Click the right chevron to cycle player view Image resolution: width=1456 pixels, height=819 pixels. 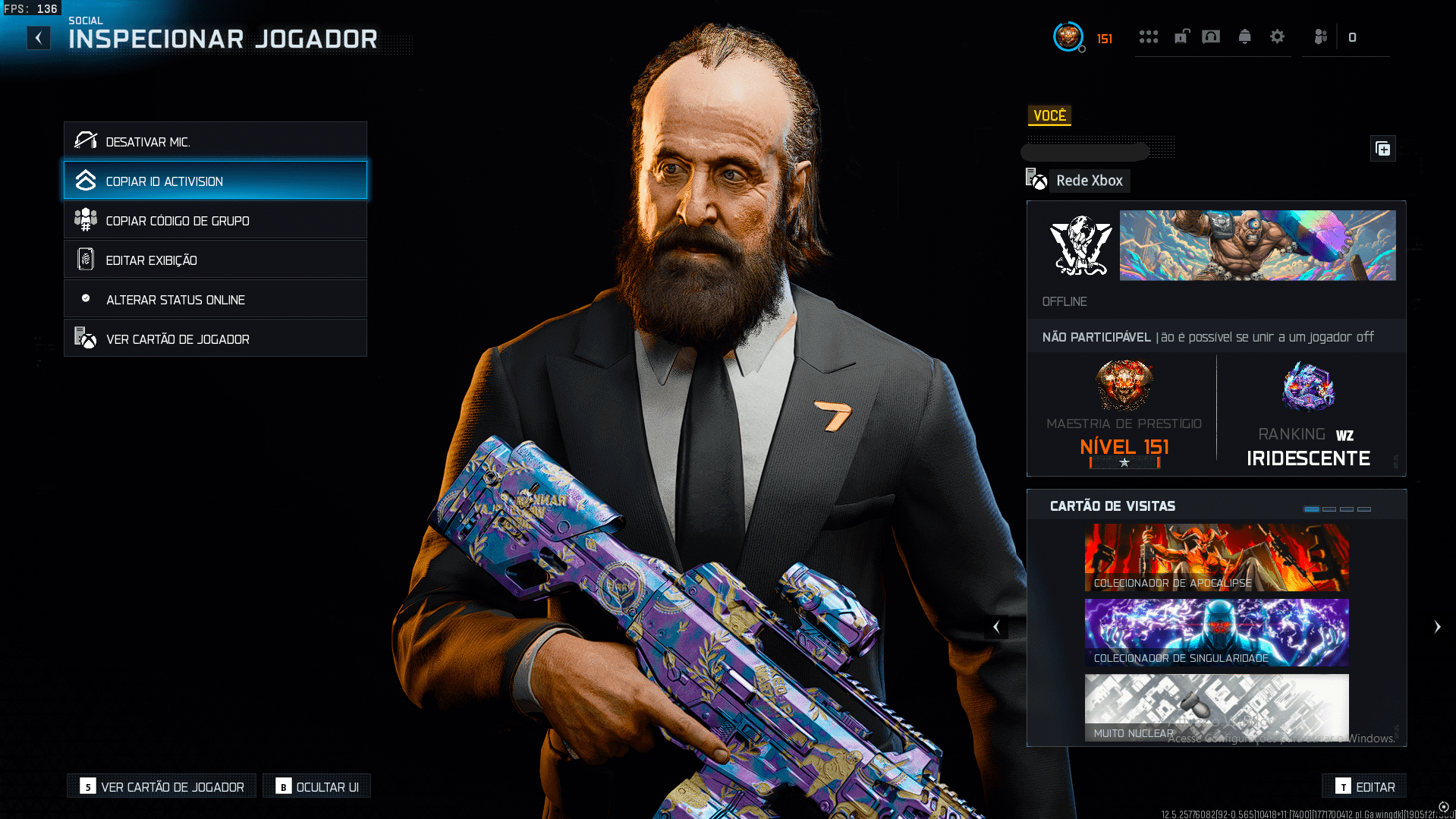tap(1437, 626)
